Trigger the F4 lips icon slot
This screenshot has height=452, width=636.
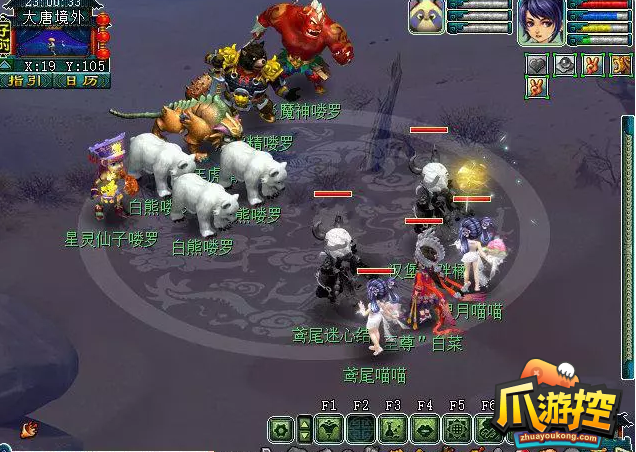tap(425, 429)
